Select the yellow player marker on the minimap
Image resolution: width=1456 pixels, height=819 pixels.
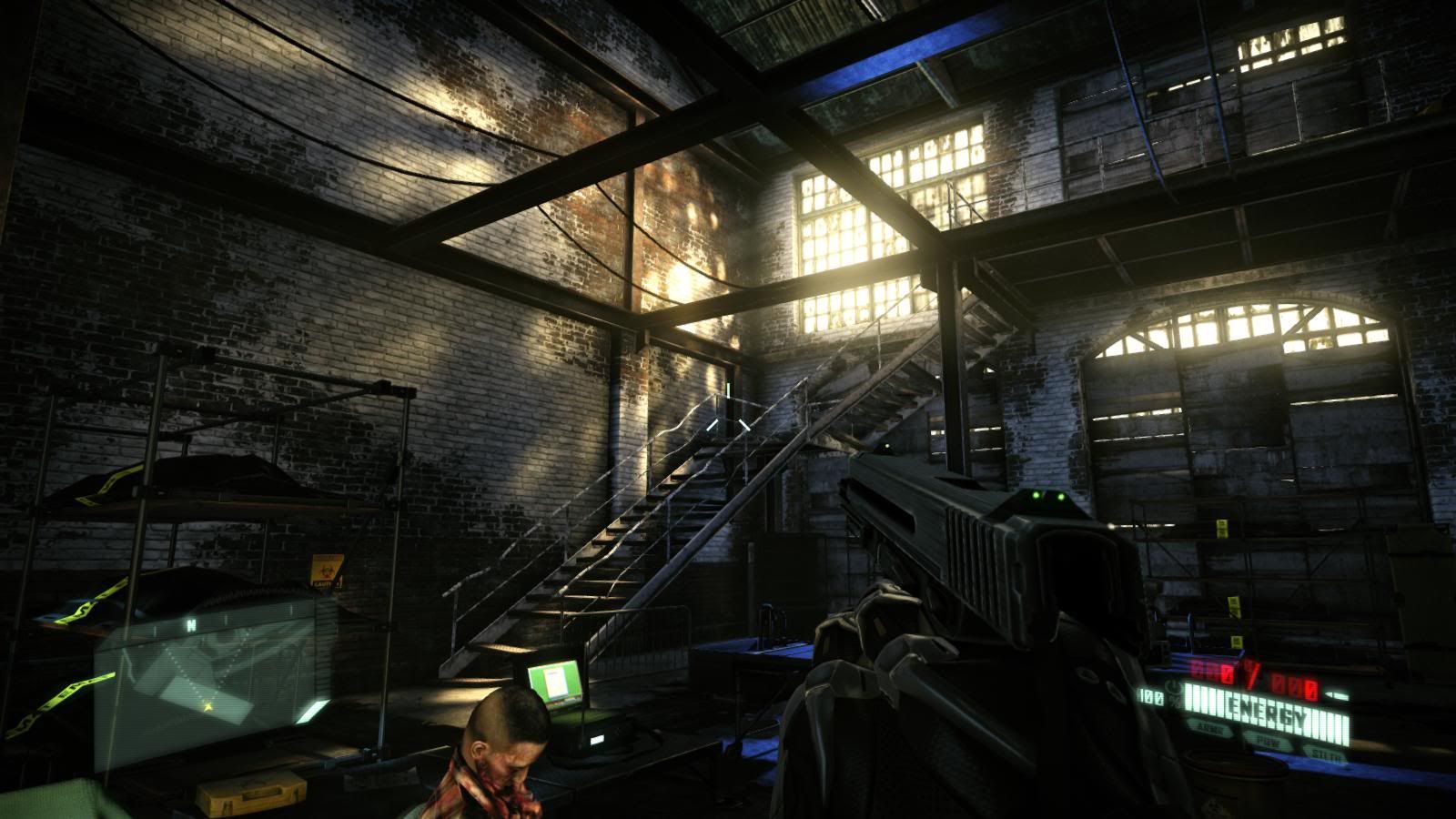coord(207,705)
